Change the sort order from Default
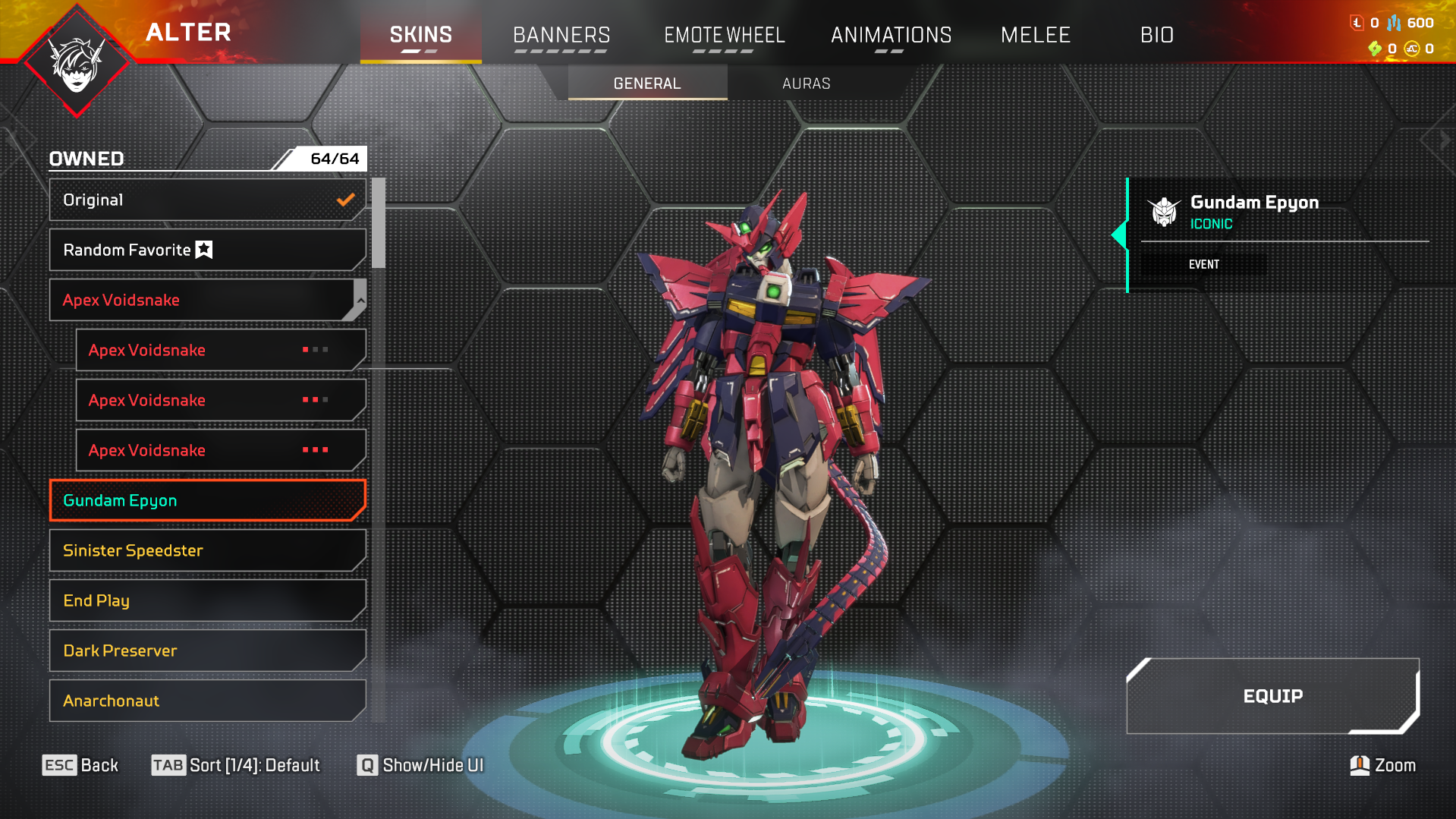The image size is (1456, 819). pos(236,765)
